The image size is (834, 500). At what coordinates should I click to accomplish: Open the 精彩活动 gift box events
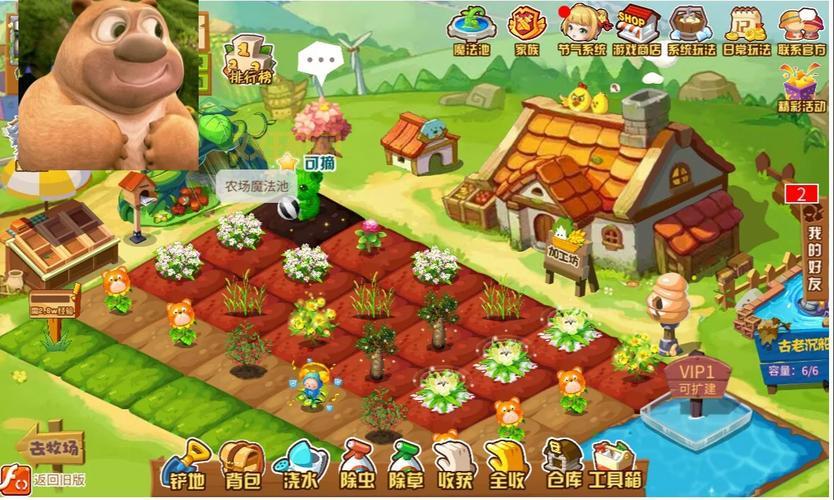(806, 88)
